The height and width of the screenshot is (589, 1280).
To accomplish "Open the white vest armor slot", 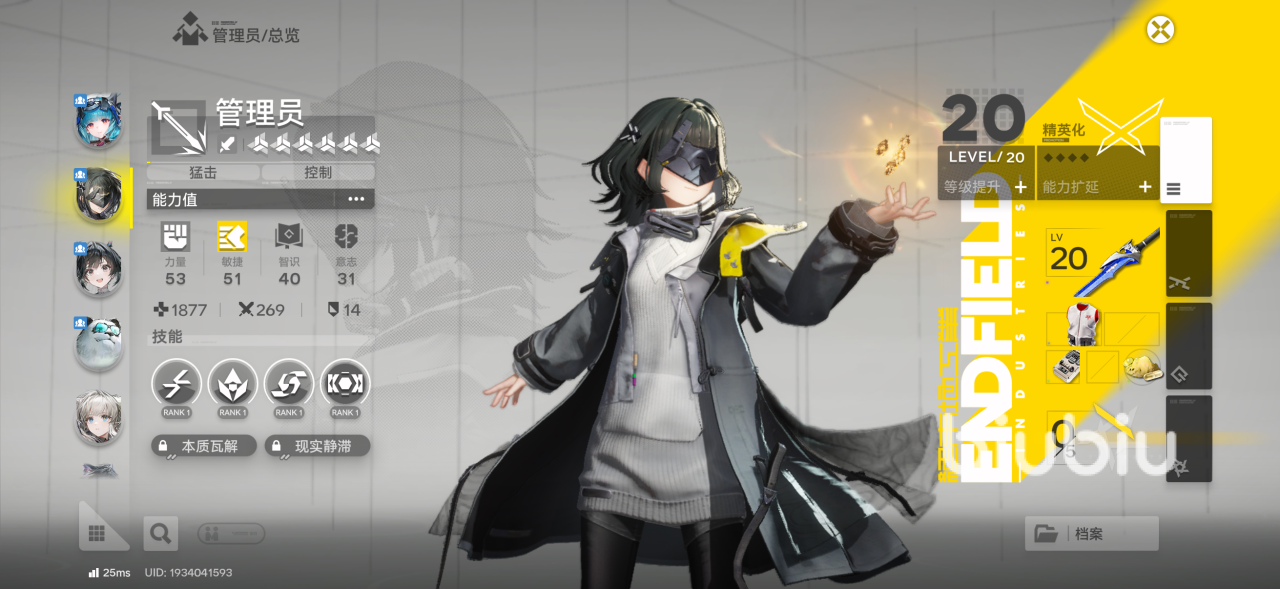I will (1065, 328).
